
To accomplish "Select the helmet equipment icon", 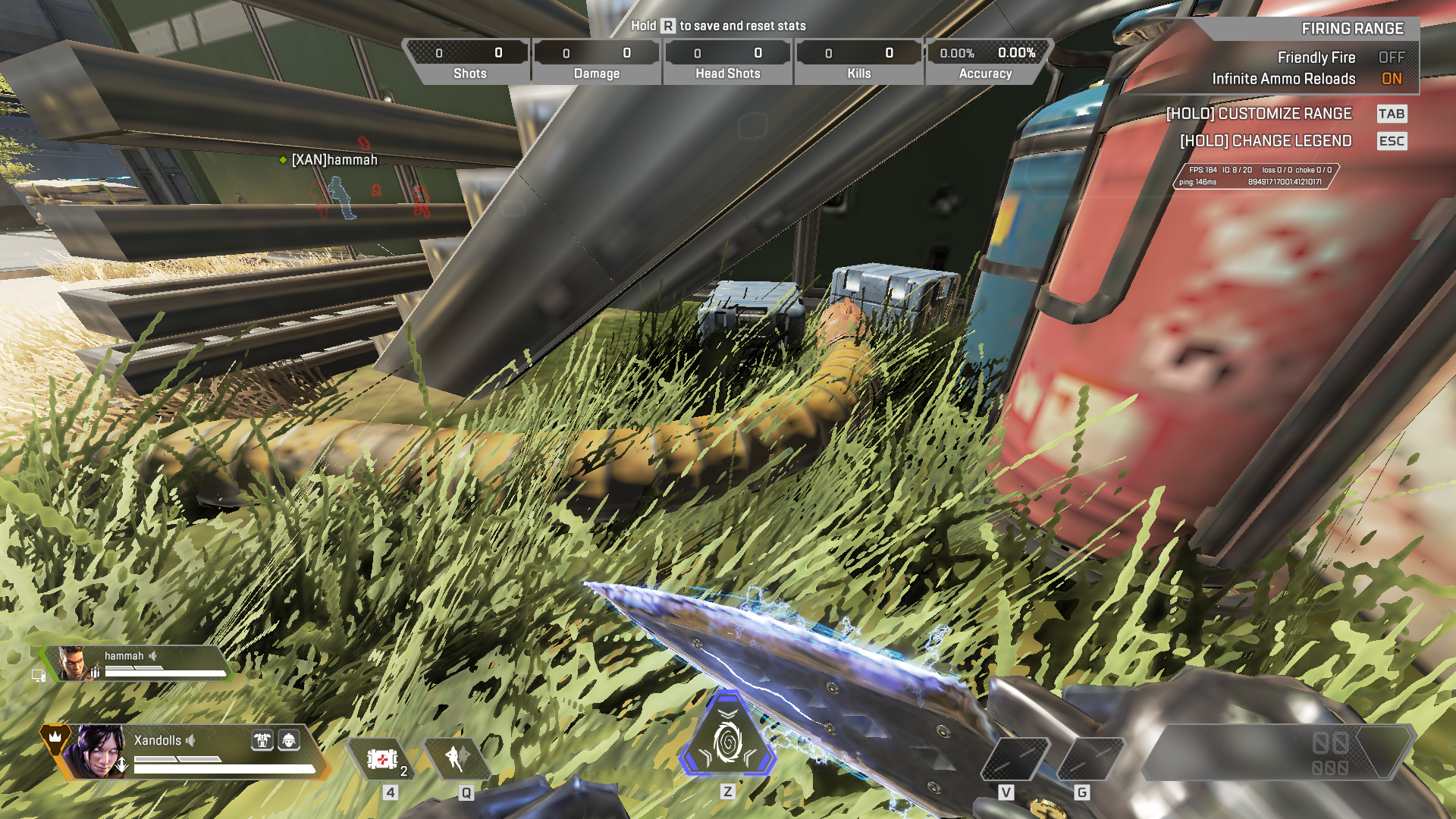I will 289,740.
